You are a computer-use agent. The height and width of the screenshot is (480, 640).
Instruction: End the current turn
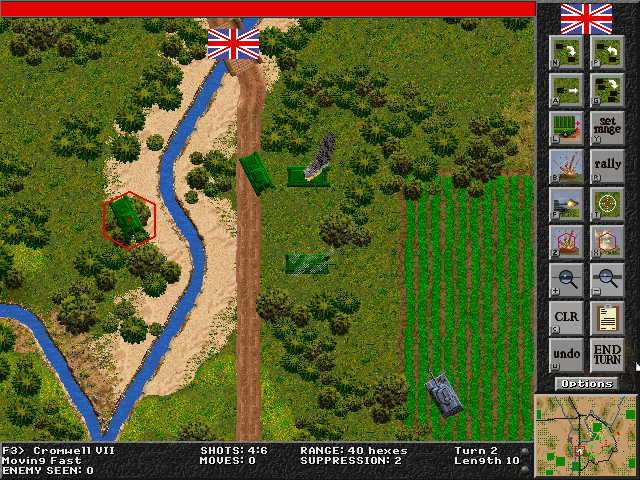607,354
